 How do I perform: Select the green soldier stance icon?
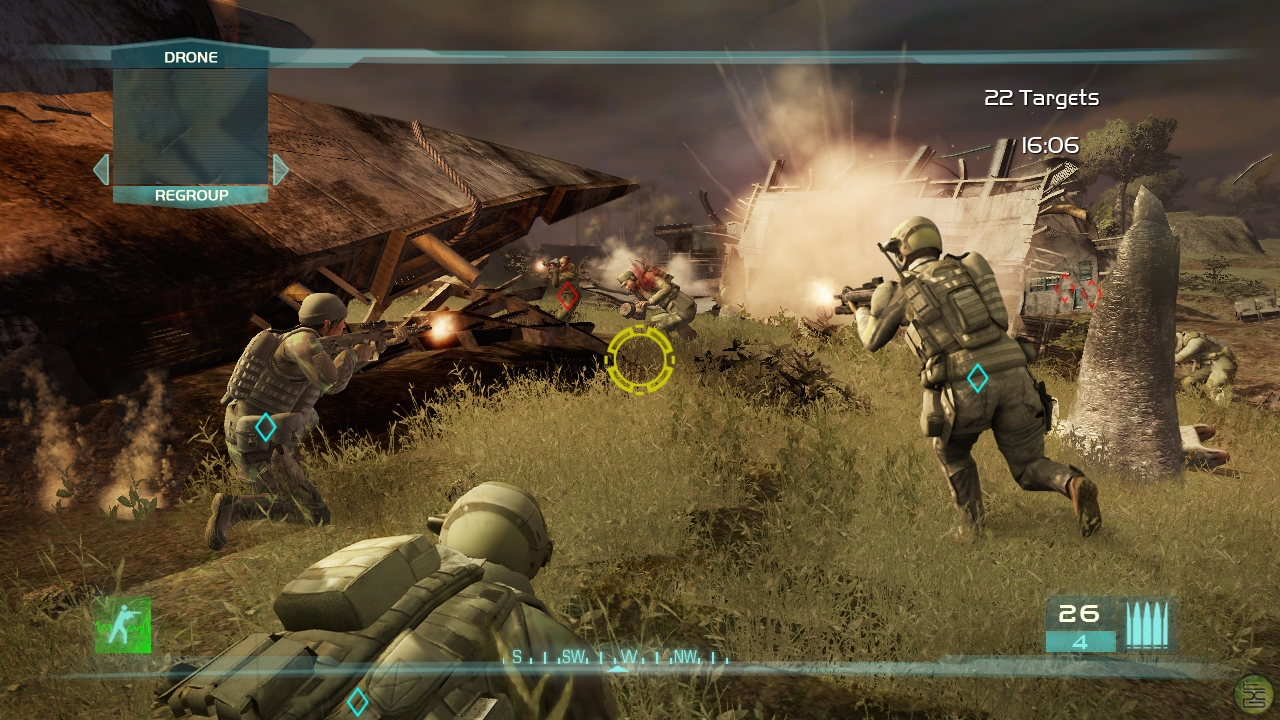pos(123,625)
